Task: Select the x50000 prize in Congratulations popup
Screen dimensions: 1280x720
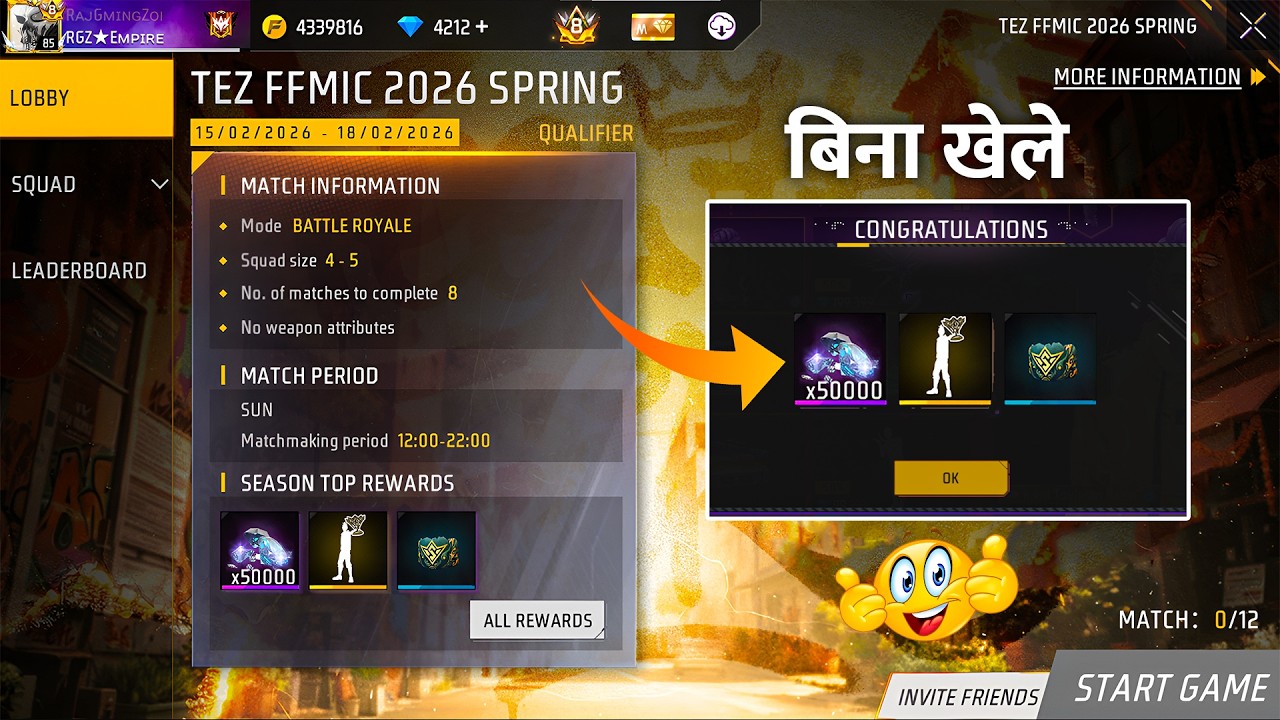Action: click(x=840, y=358)
